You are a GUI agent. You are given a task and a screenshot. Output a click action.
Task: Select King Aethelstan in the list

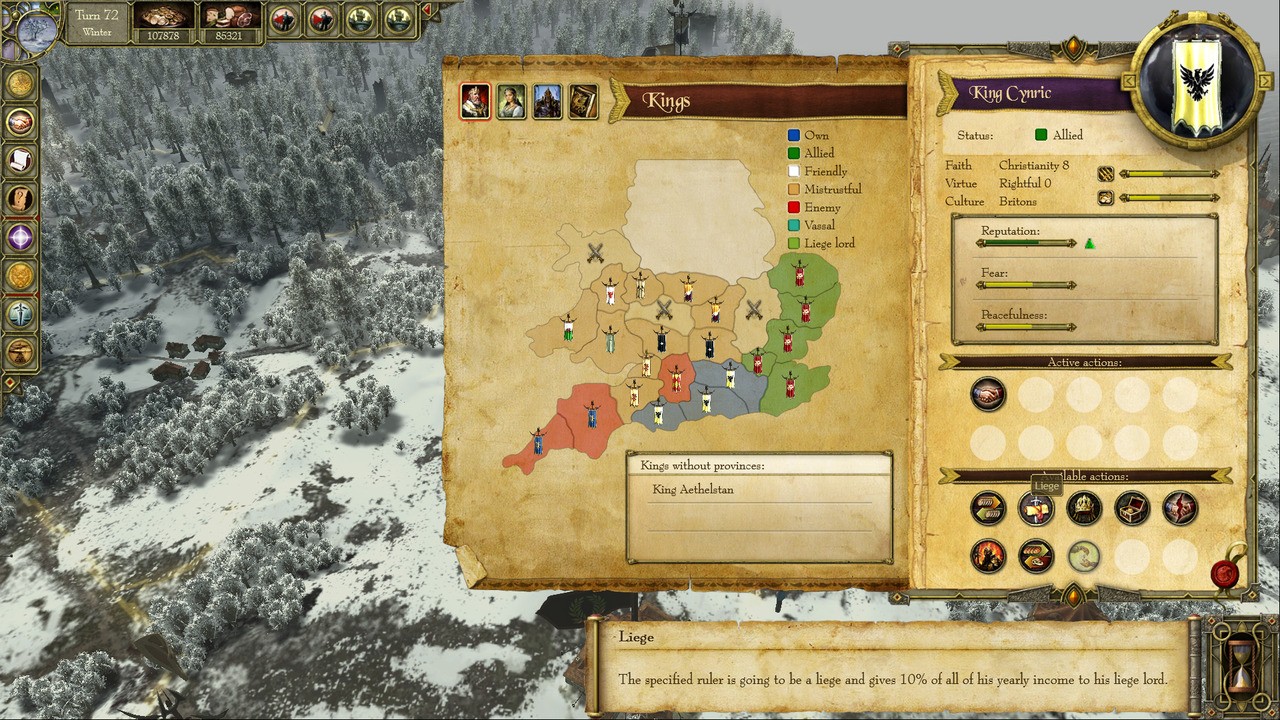coord(693,490)
